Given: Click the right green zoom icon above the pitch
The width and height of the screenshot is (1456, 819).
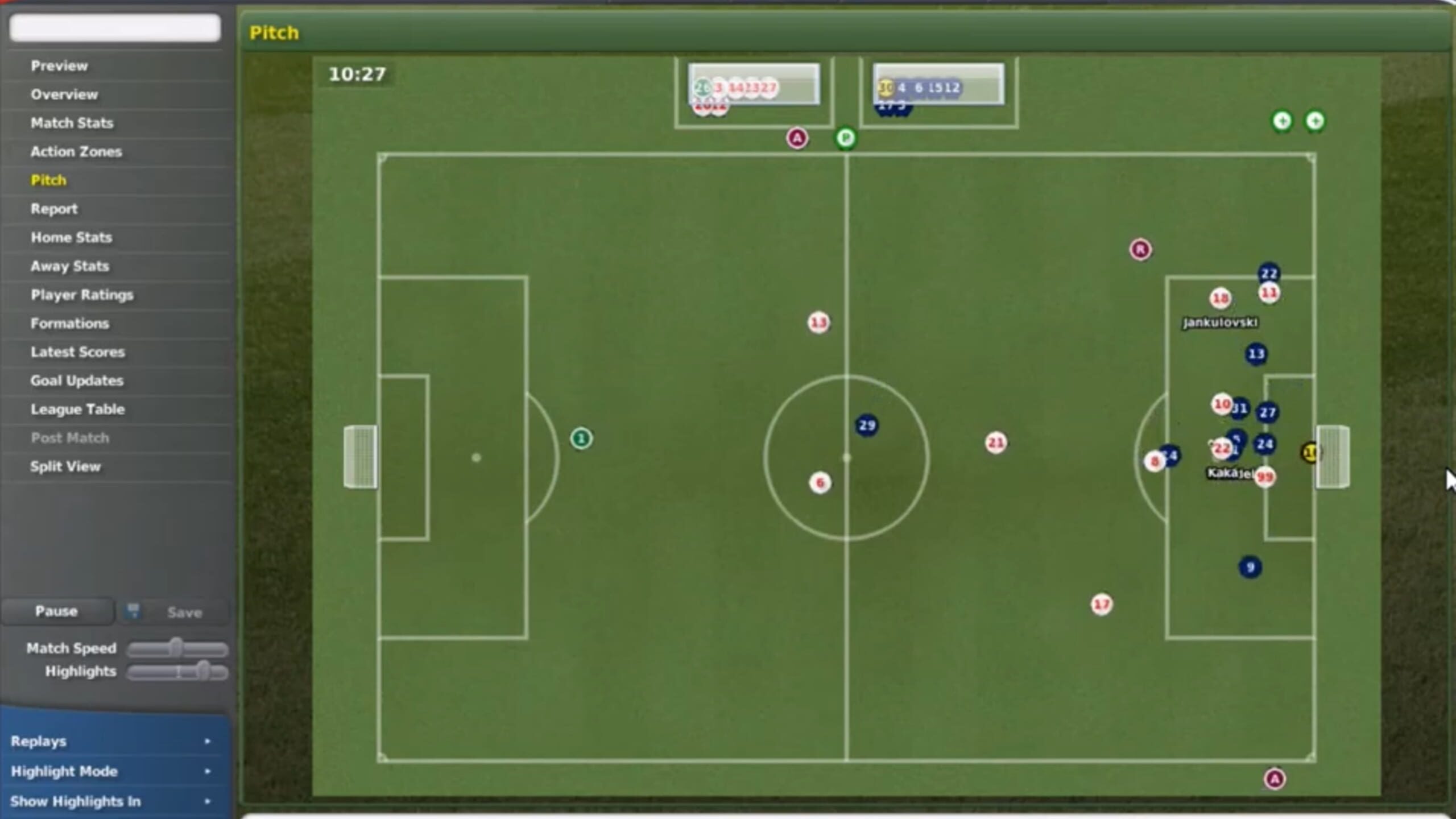Looking at the screenshot, I should (x=1316, y=121).
